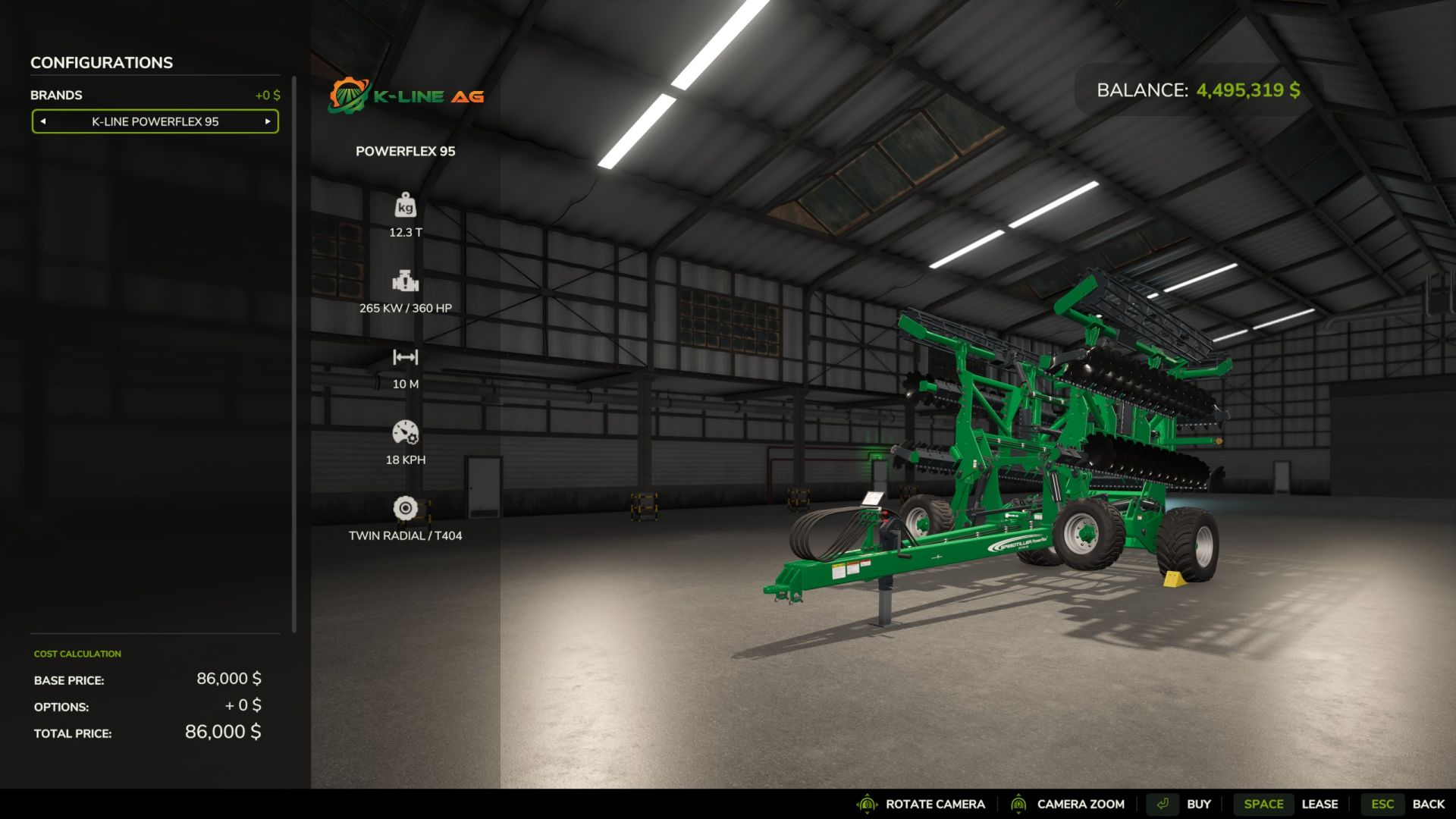Choose LEASE instead of buying
The width and height of the screenshot is (1456, 819).
[1320, 804]
